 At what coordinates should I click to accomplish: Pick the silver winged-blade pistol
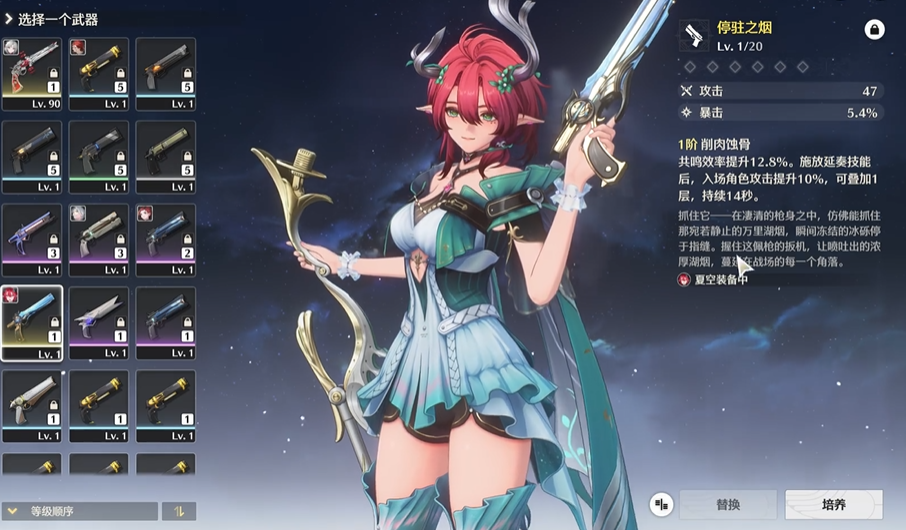tap(99, 322)
